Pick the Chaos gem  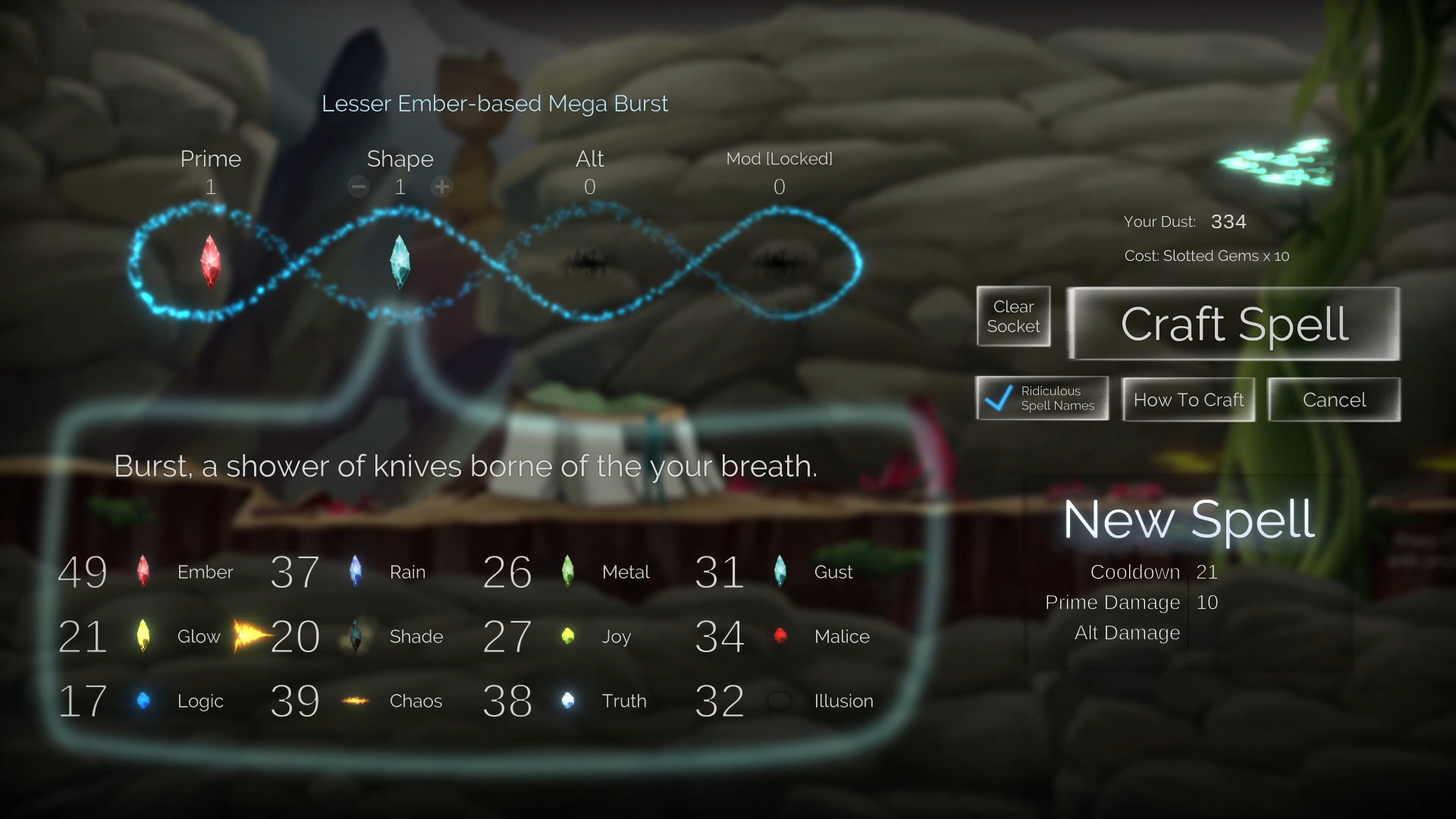356,701
